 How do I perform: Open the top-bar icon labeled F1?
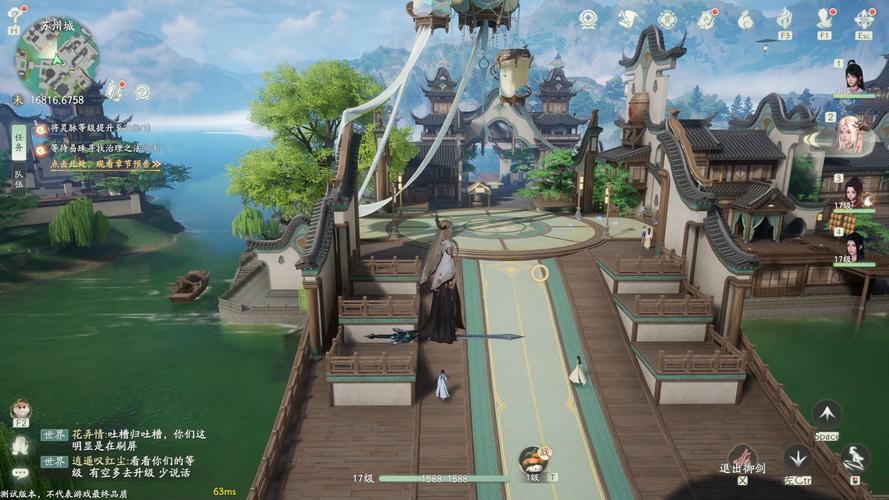(x=825, y=19)
